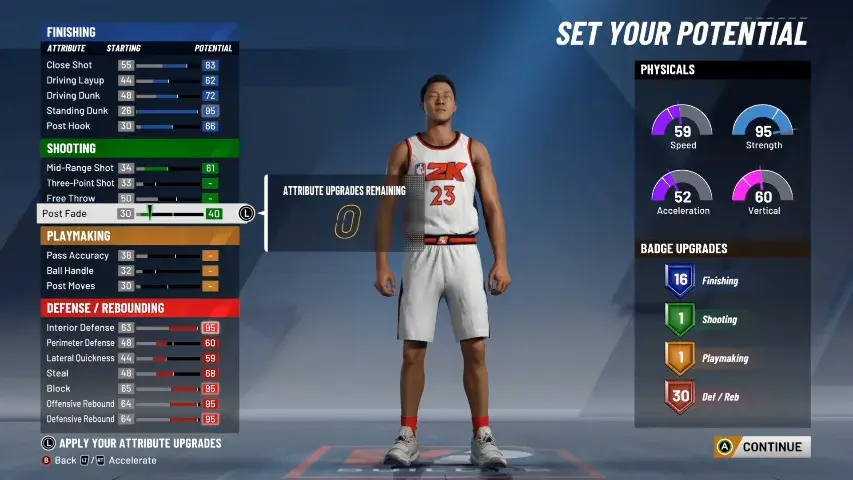Choose the Steal attribute row
Viewport: 853px width, 480px height.
point(138,373)
